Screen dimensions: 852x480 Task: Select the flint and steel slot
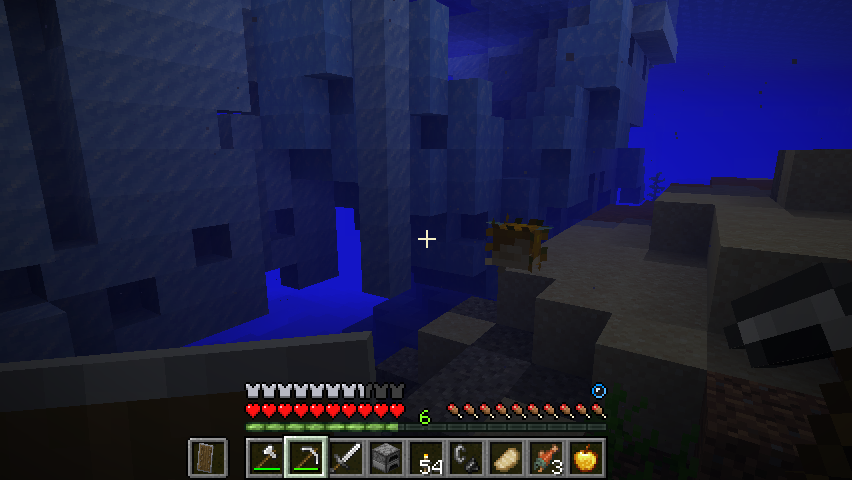coord(466,458)
